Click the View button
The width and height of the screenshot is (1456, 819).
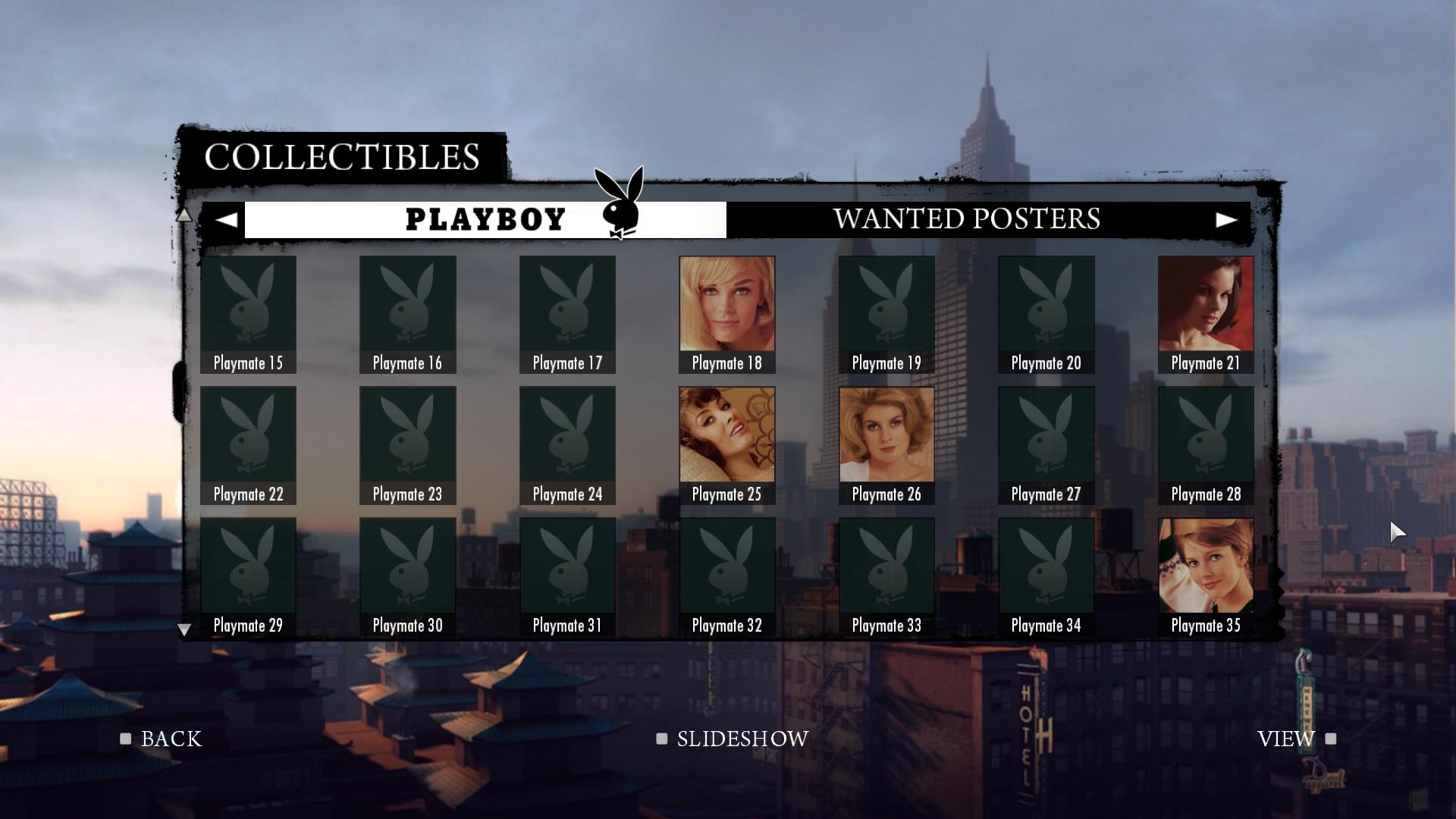[x=1295, y=739]
